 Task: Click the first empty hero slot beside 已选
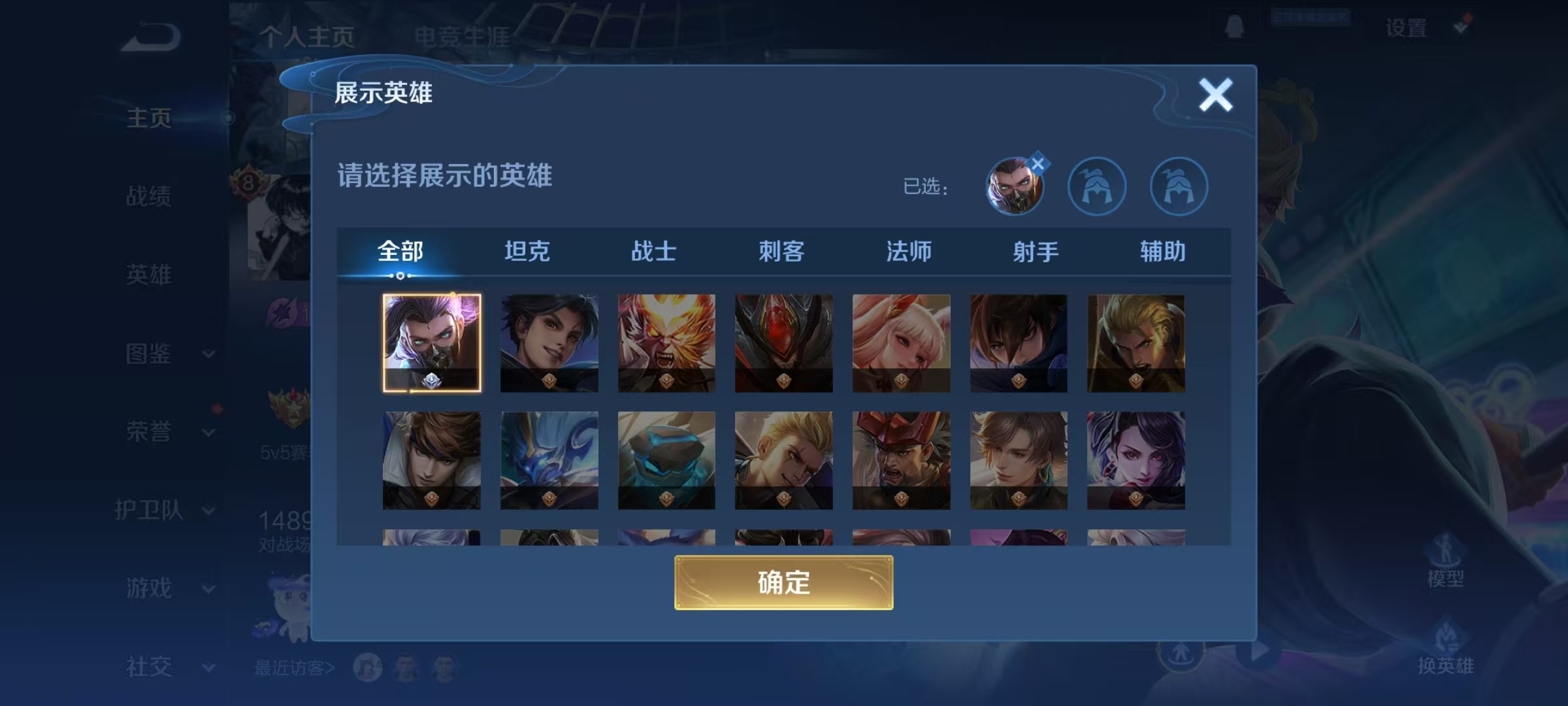tap(1098, 186)
